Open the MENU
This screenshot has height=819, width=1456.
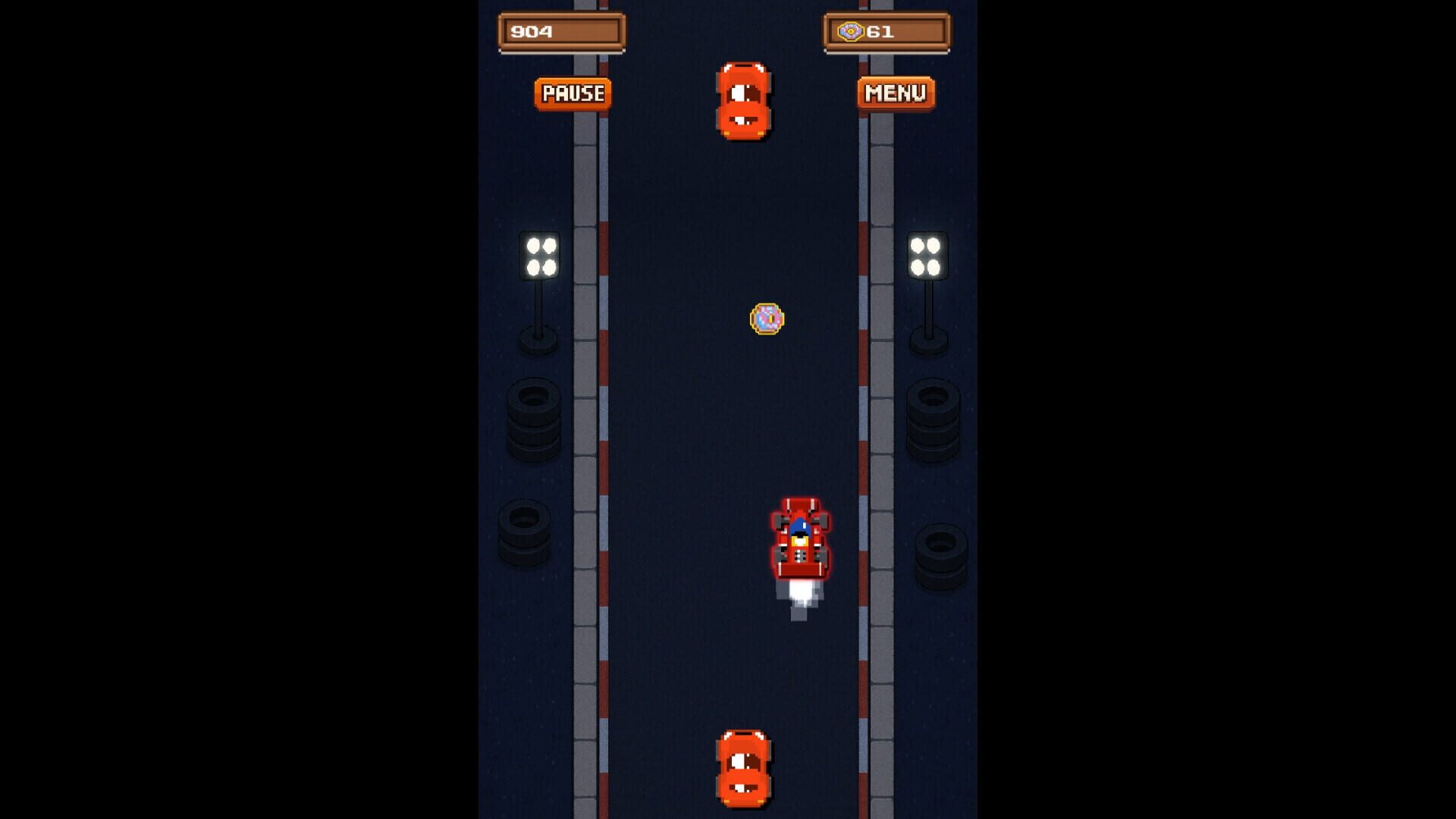[x=895, y=93]
